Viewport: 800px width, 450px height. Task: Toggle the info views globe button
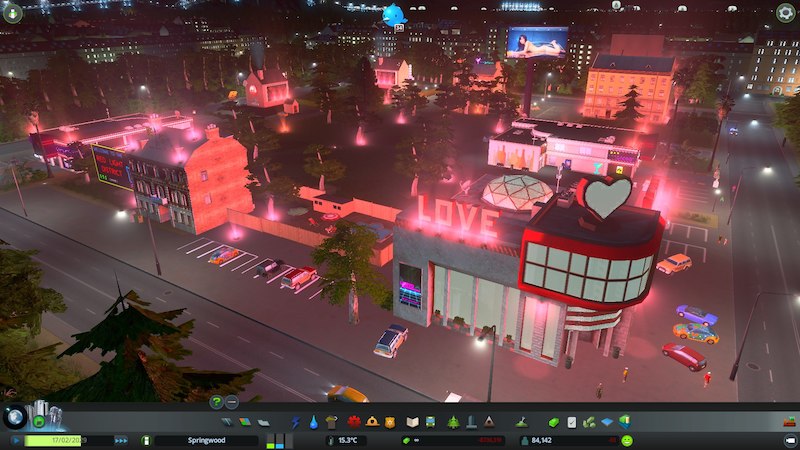[x=14, y=417]
